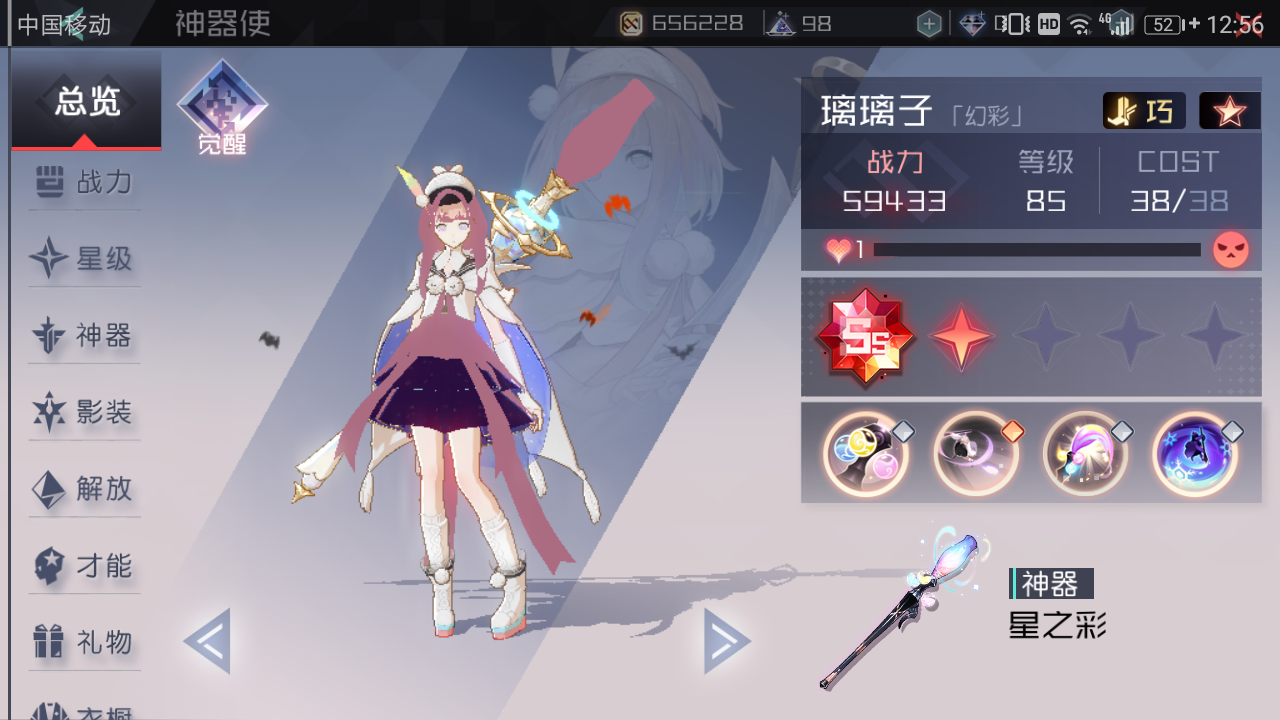Image resolution: width=1280 pixels, height=720 pixels.
Task: Open the third purple swirl skill icon
Action: 1086,454
